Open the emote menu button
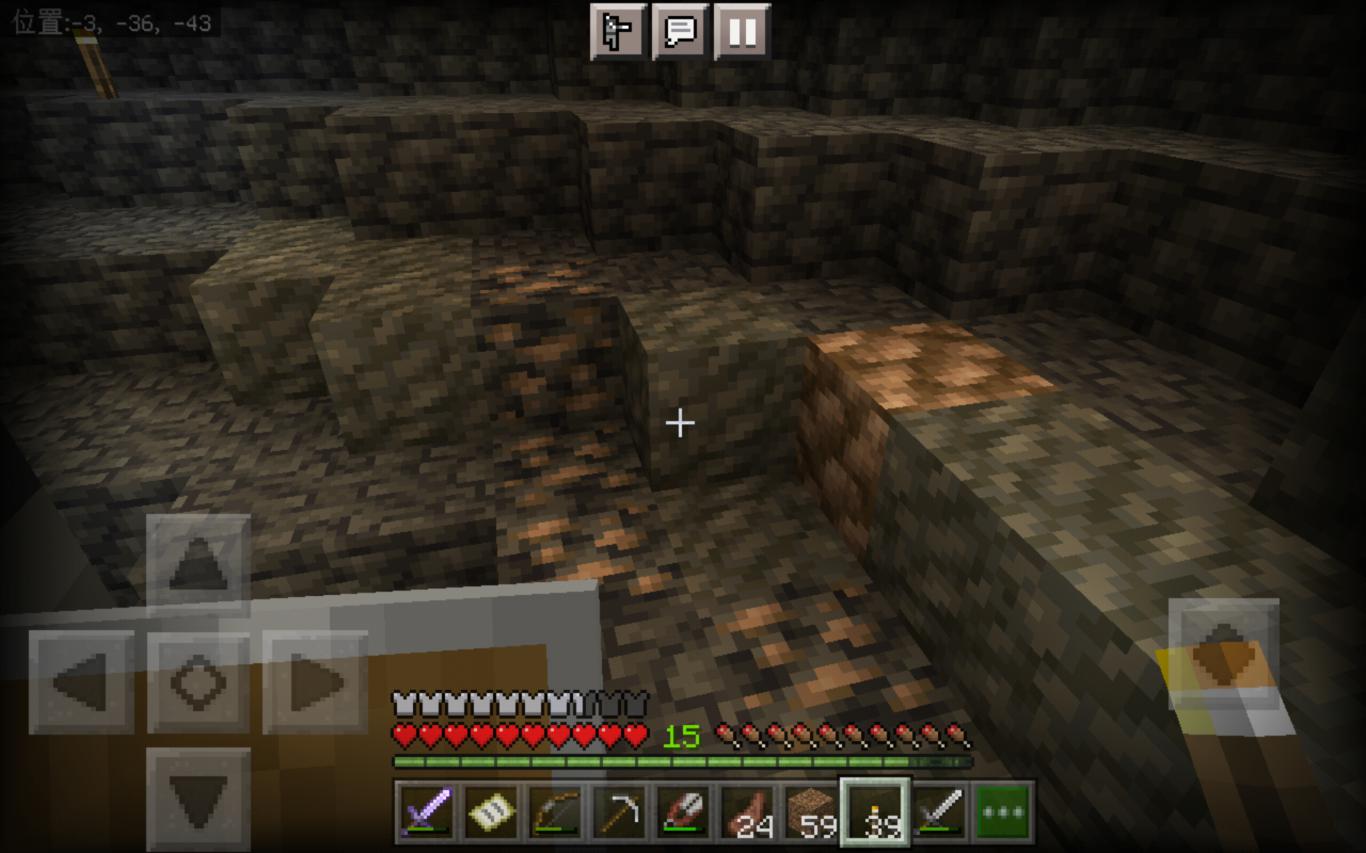 click(618, 32)
